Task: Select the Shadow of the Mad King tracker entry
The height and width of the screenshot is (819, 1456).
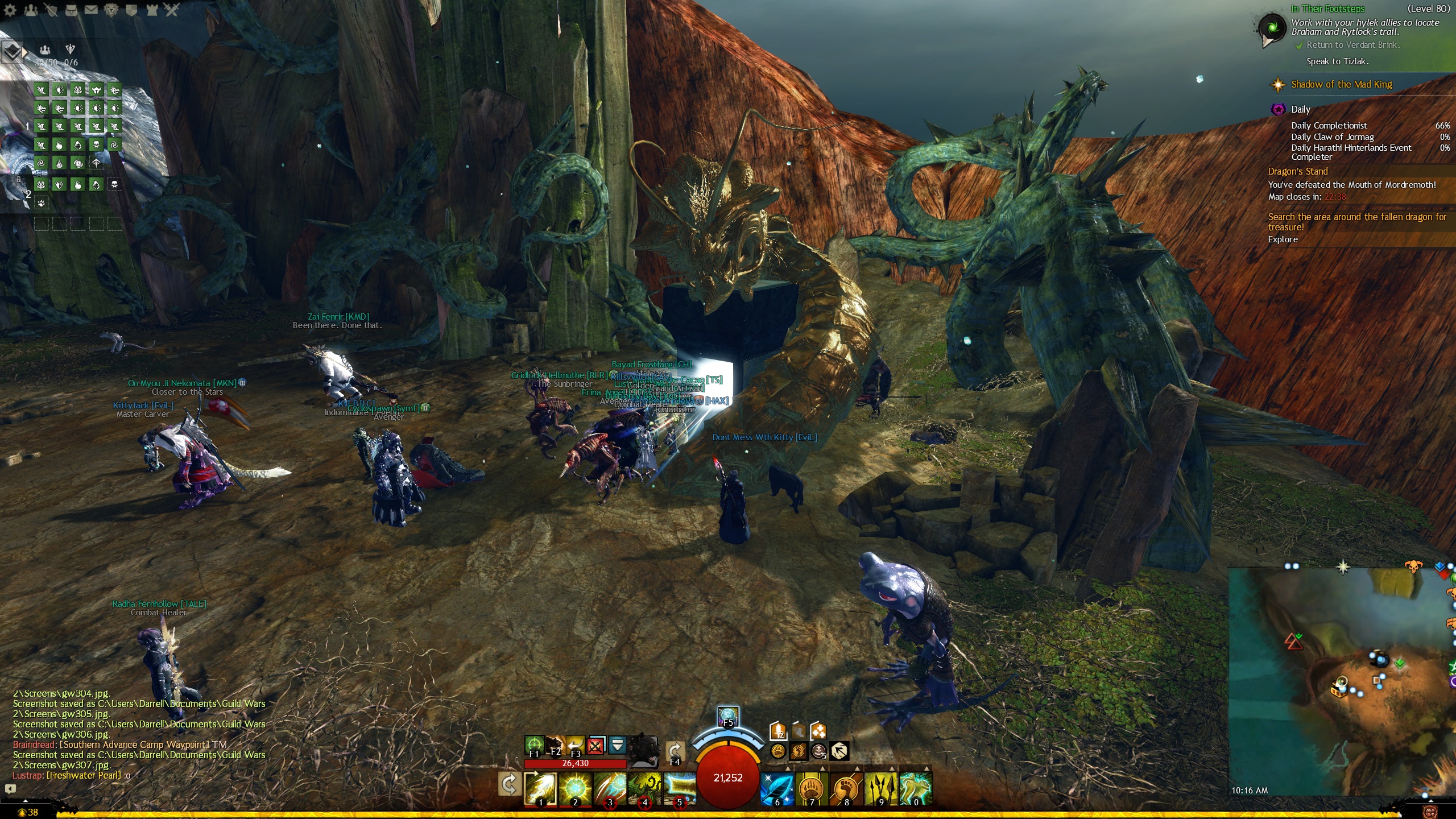Action: (1341, 85)
